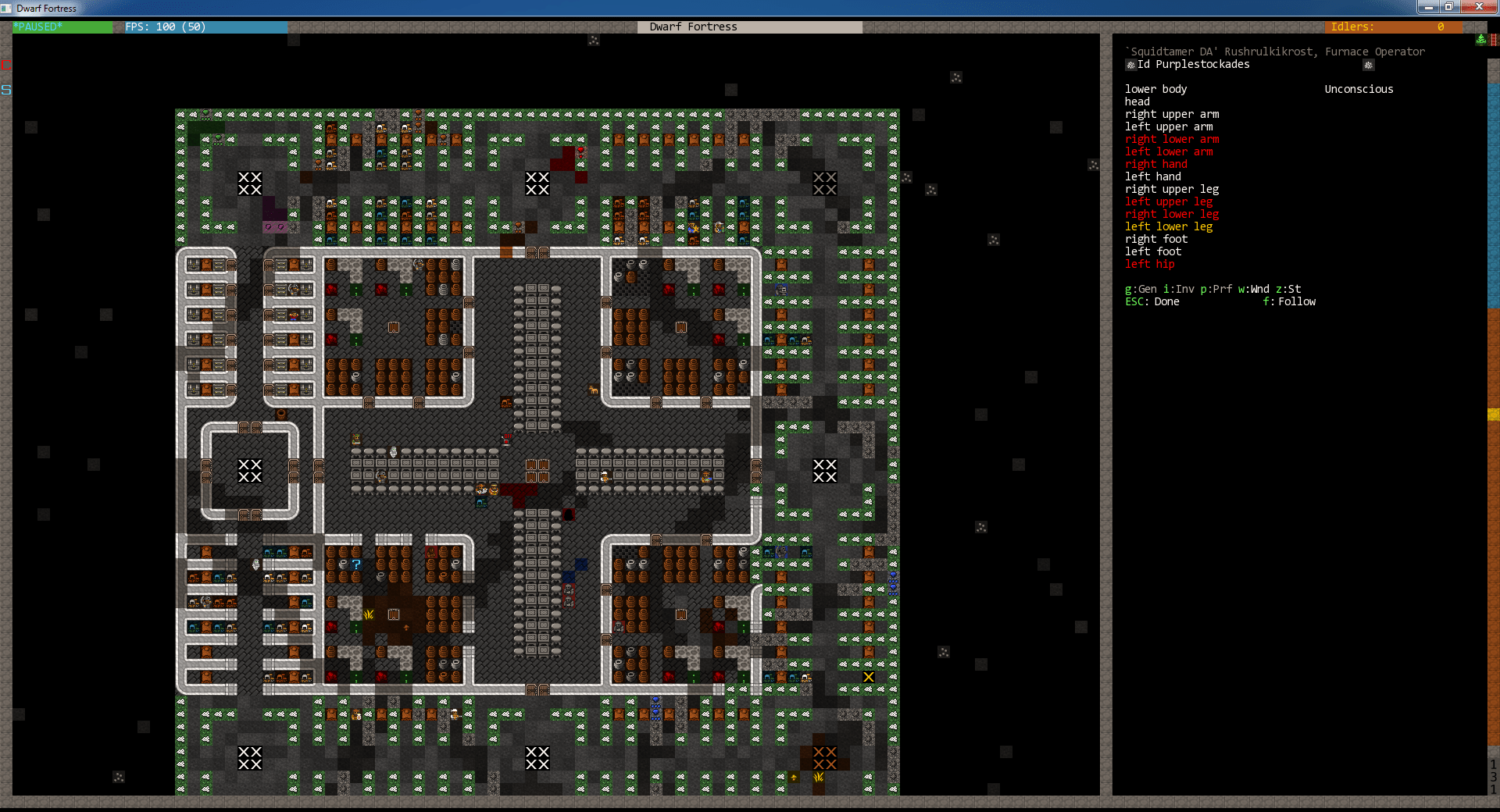This screenshot has width=1500, height=812.
Task: Toggle the wounds view with w:Wnd
Action: click(1252, 289)
